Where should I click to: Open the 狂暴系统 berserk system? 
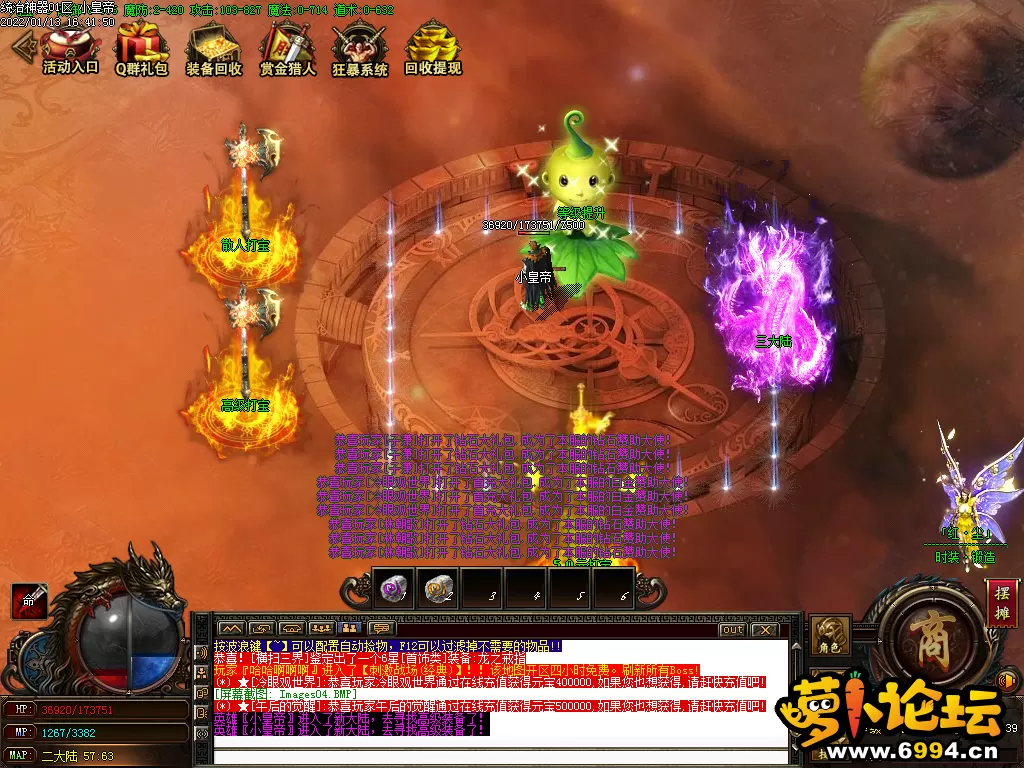click(360, 49)
